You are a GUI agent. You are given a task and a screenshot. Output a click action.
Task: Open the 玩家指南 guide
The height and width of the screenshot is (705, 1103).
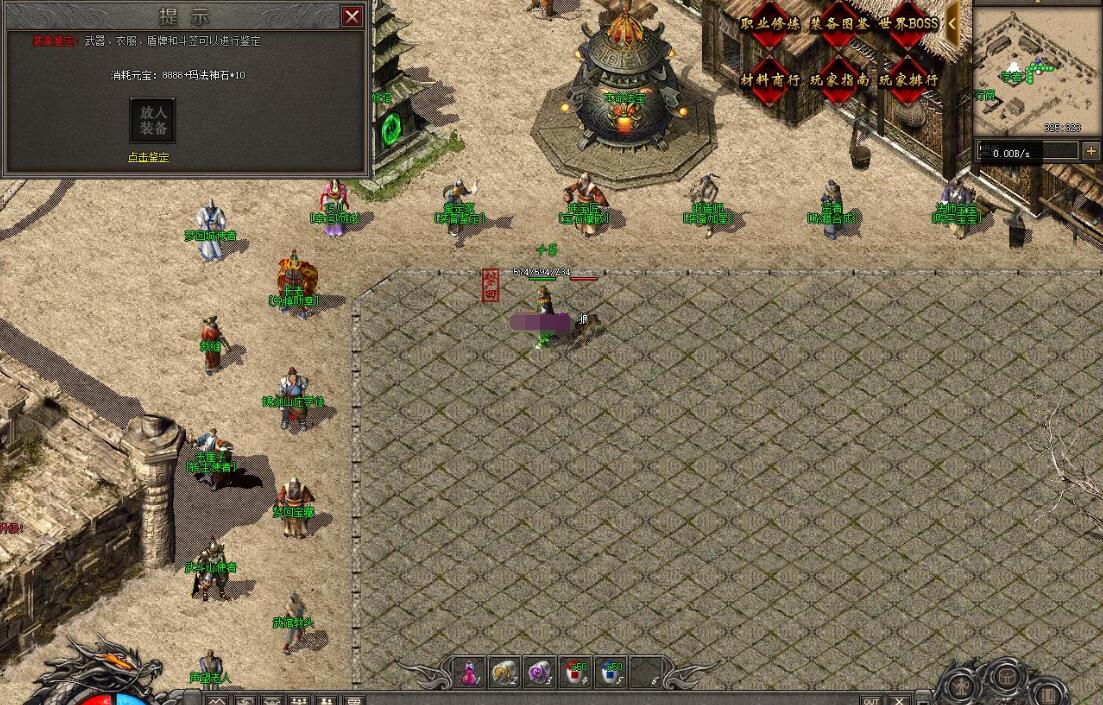click(838, 79)
